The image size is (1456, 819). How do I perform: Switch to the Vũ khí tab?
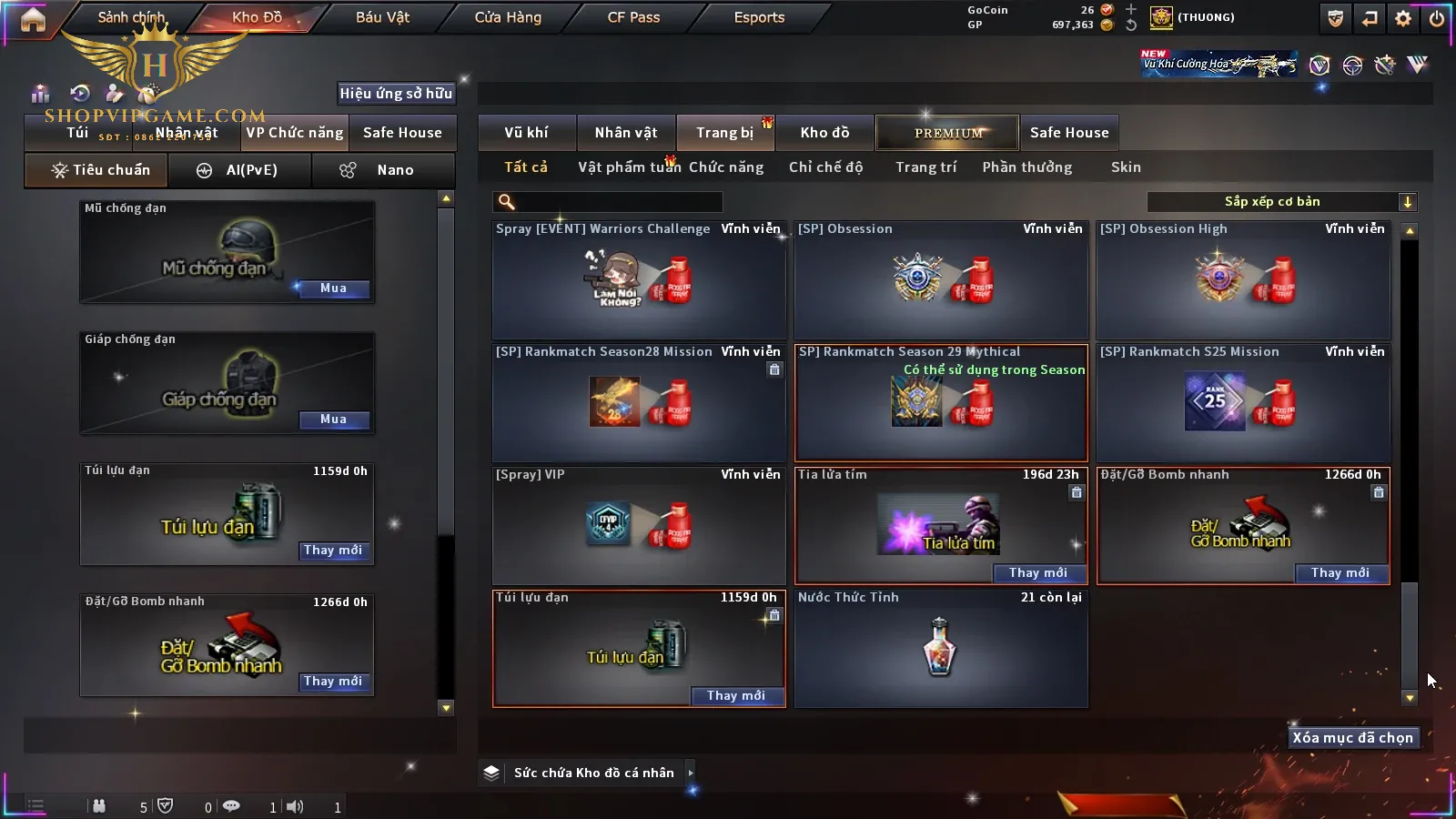pos(526,133)
